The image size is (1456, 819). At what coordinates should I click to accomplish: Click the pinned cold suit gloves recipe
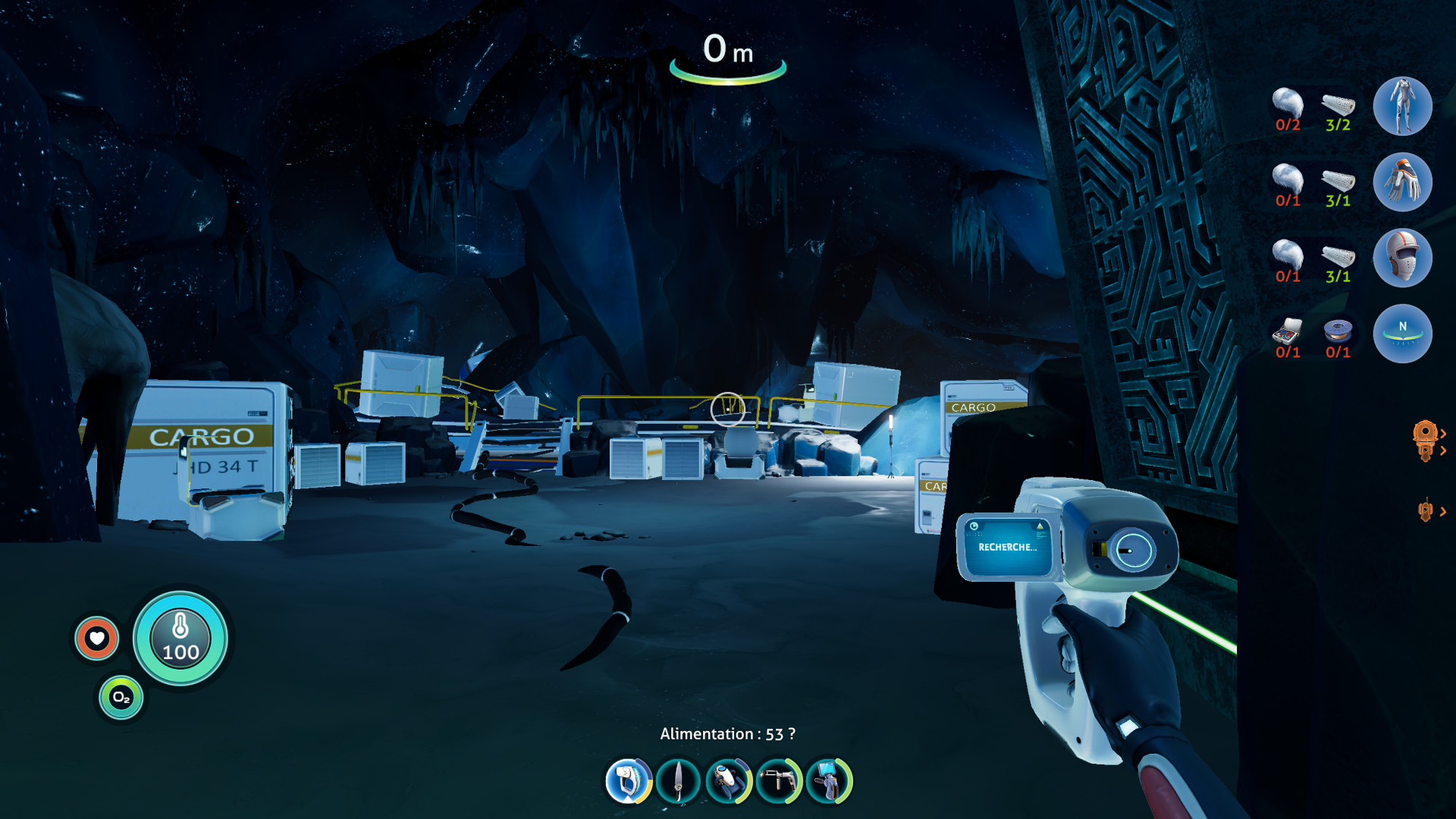(x=1402, y=182)
